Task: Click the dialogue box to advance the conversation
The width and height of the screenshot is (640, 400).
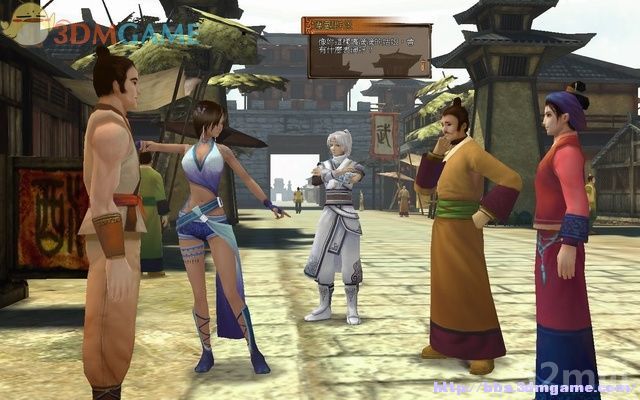Action: (367, 50)
